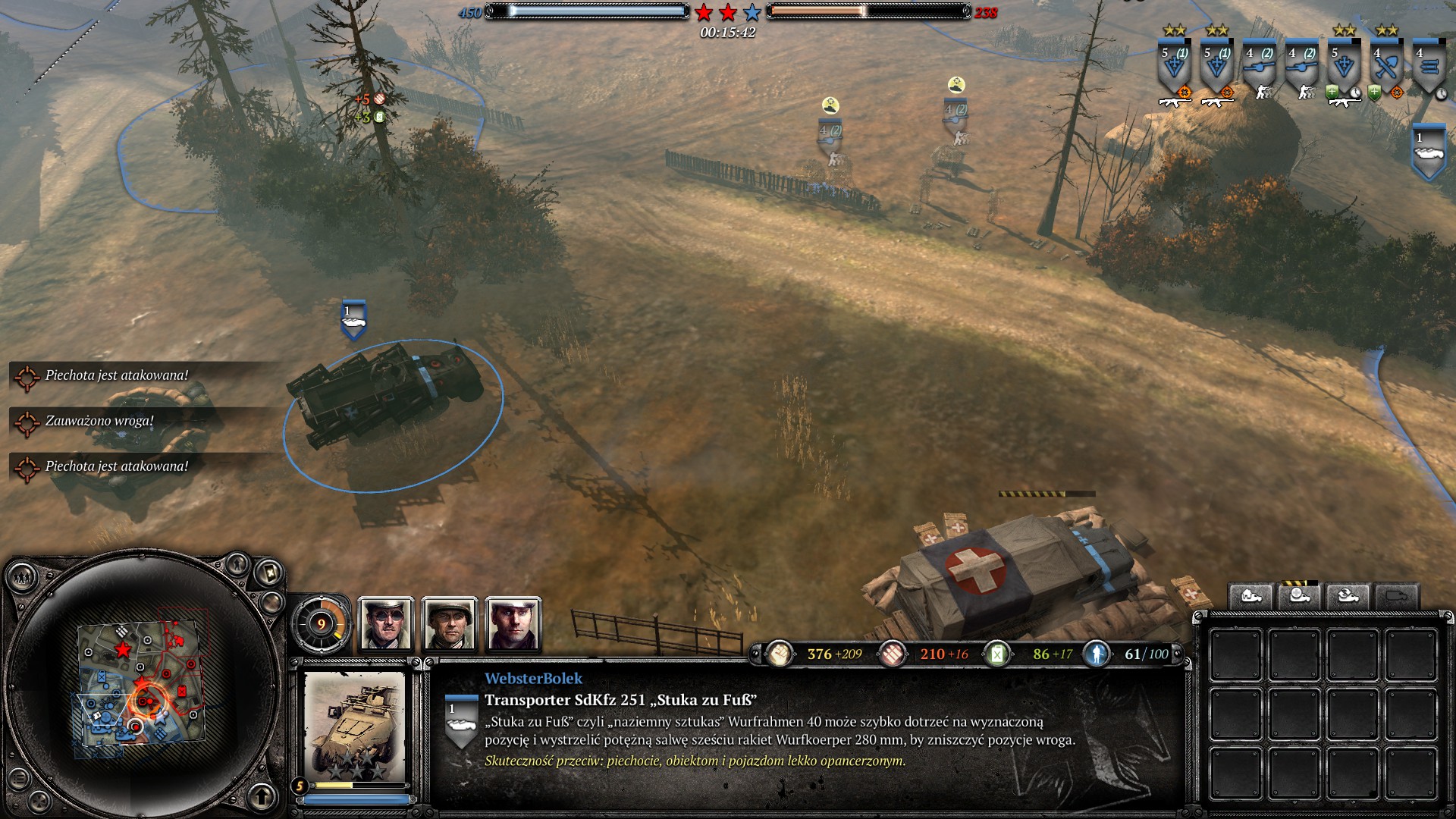This screenshot has width=1456, height=819.
Task: Pick the commander in the white cap
Action: pyautogui.click(x=513, y=624)
